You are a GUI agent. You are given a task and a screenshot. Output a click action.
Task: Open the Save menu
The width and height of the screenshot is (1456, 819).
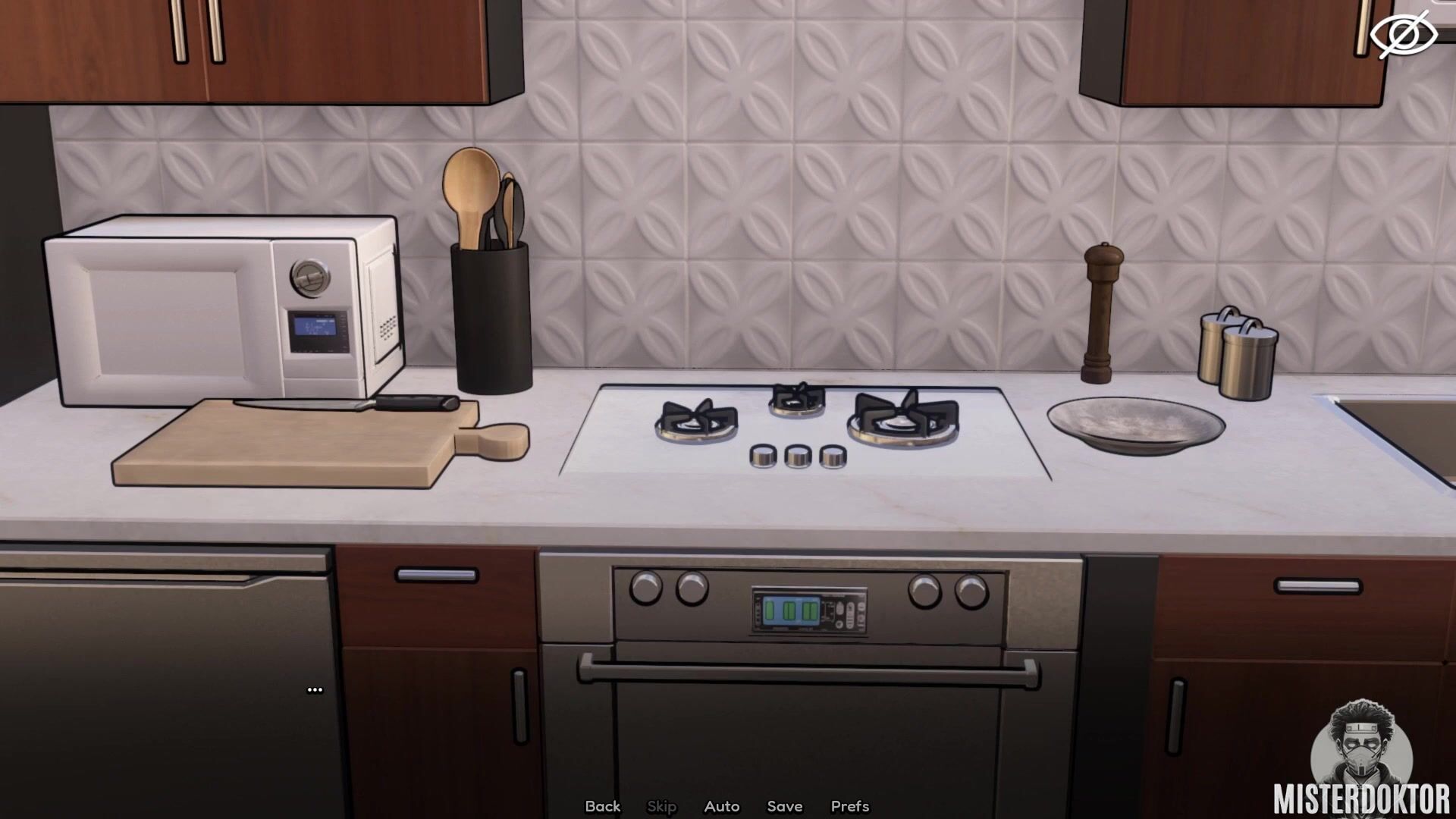coord(784,806)
